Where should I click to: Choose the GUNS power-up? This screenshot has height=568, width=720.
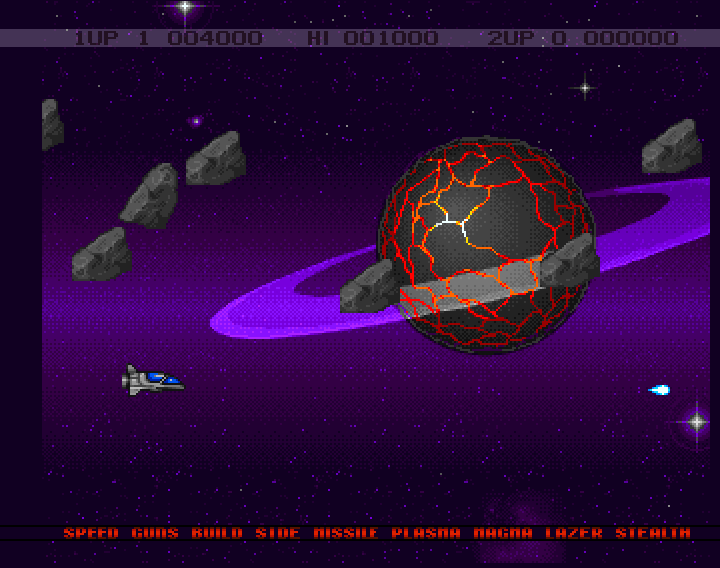click(x=155, y=534)
